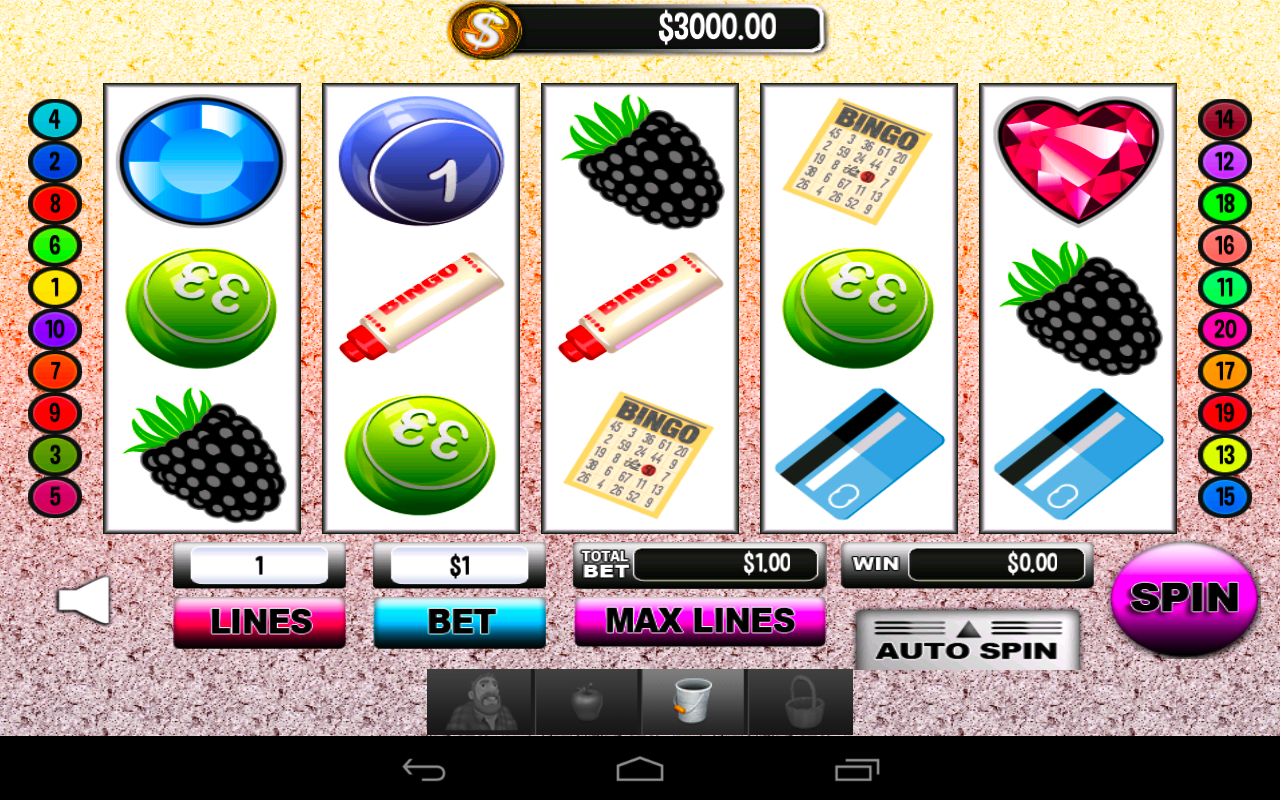The width and height of the screenshot is (1280, 800).
Task: Select the yellow payline 1 color badge
Action: point(54,287)
